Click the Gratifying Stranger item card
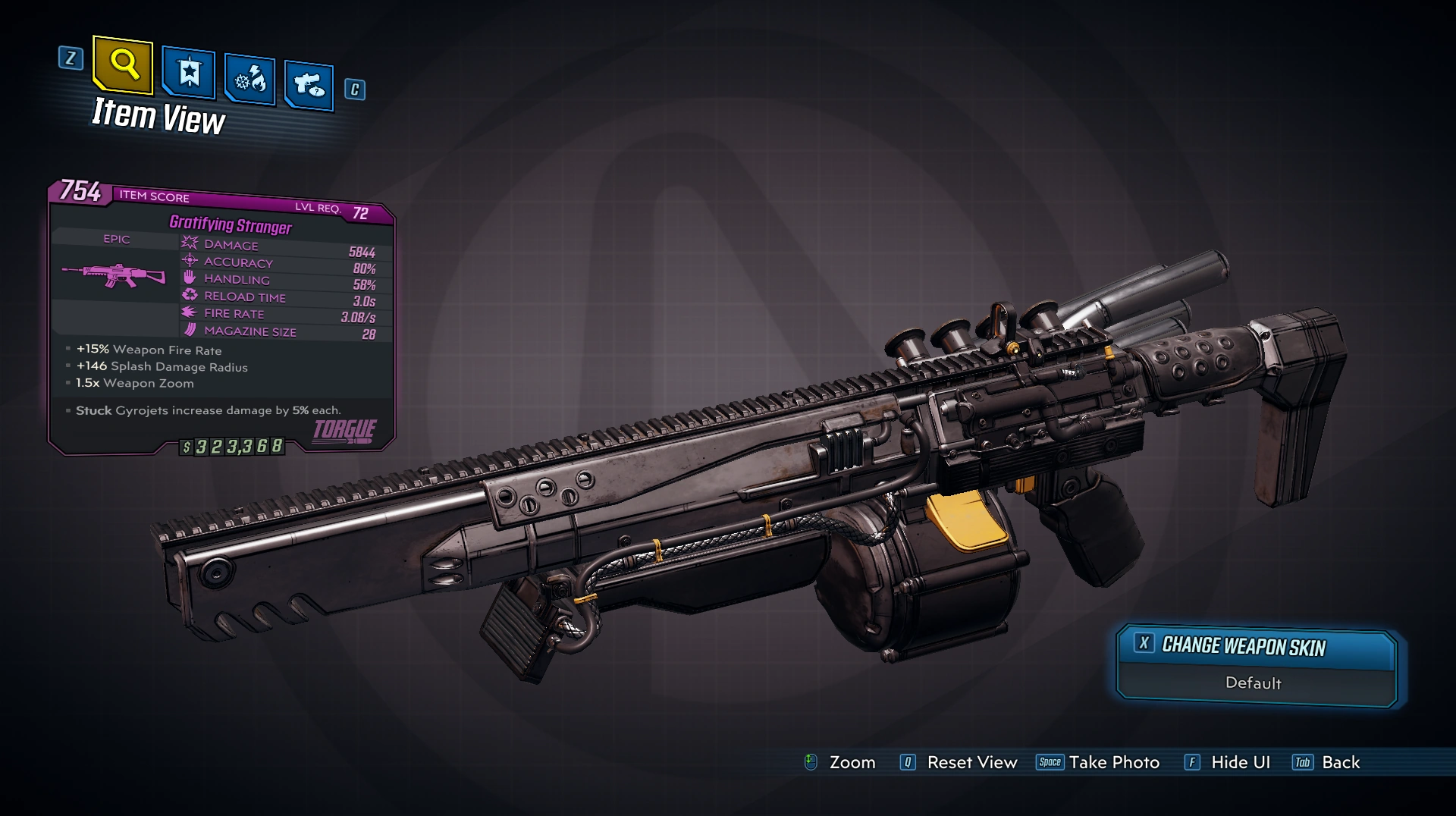 pos(221,319)
